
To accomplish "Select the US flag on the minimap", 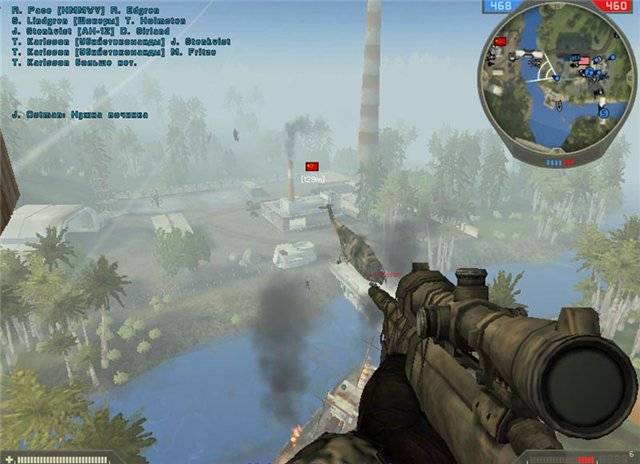I will [585, 61].
